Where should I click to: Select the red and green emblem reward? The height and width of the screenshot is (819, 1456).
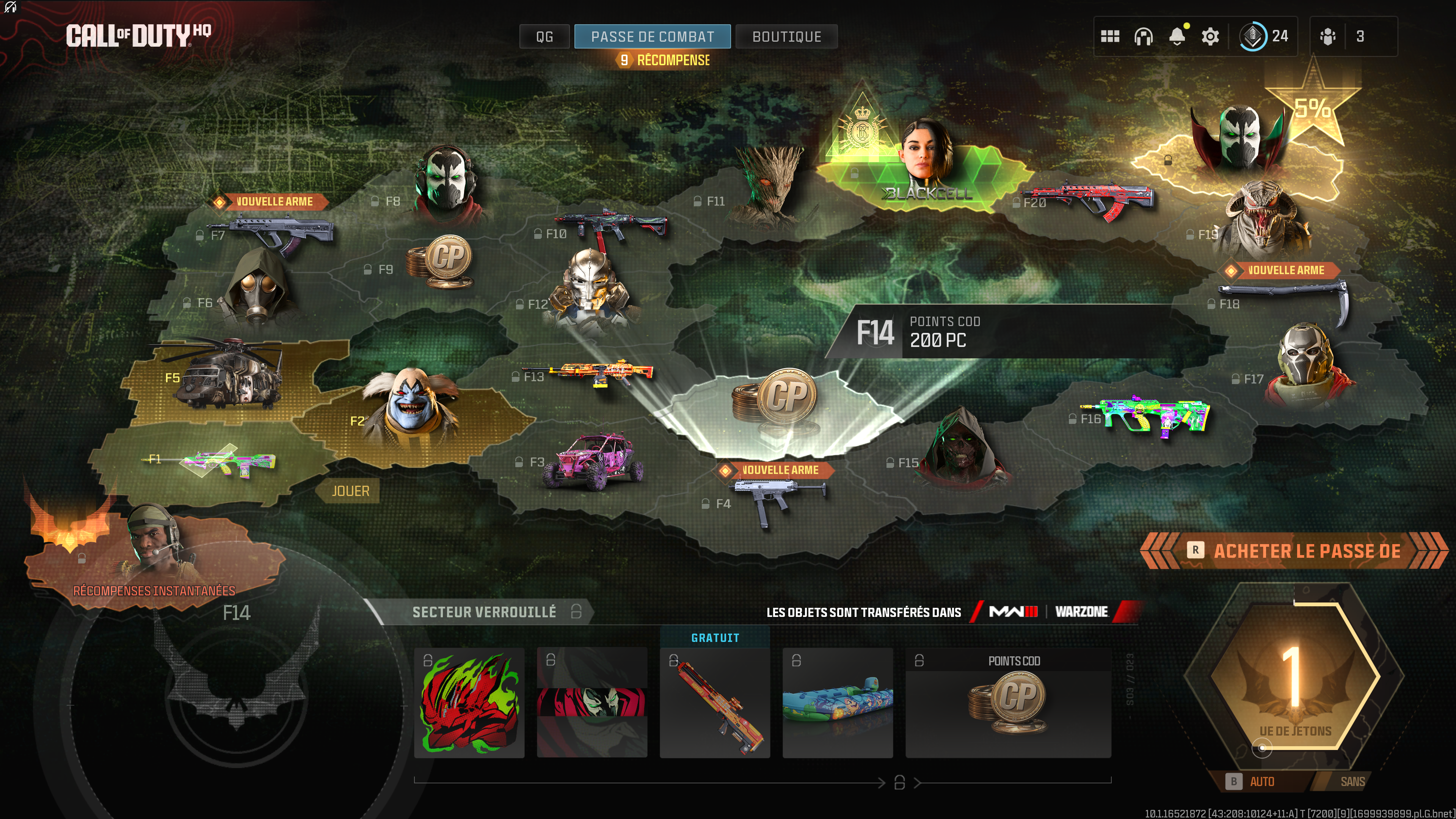point(469,703)
